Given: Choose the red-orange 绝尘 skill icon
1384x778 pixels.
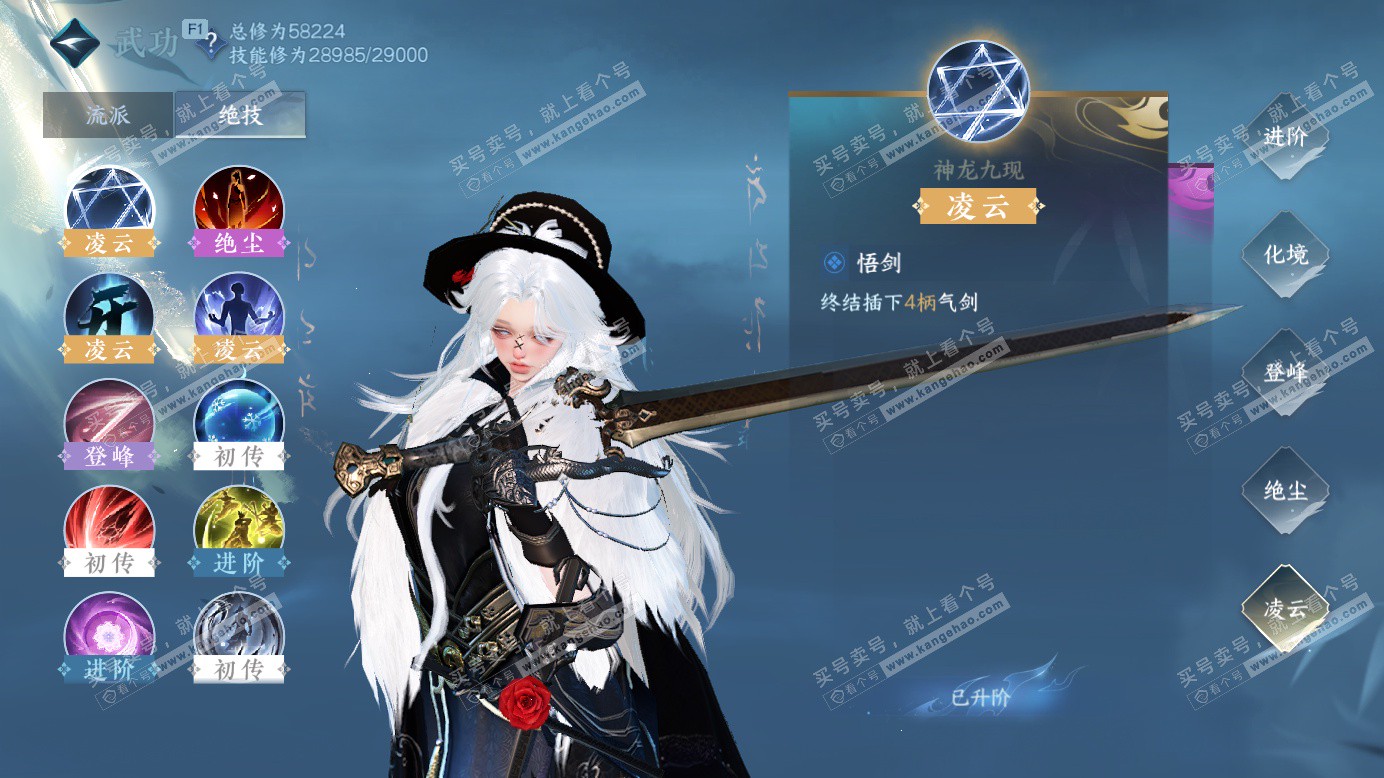Looking at the screenshot, I should tap(238, 205).
